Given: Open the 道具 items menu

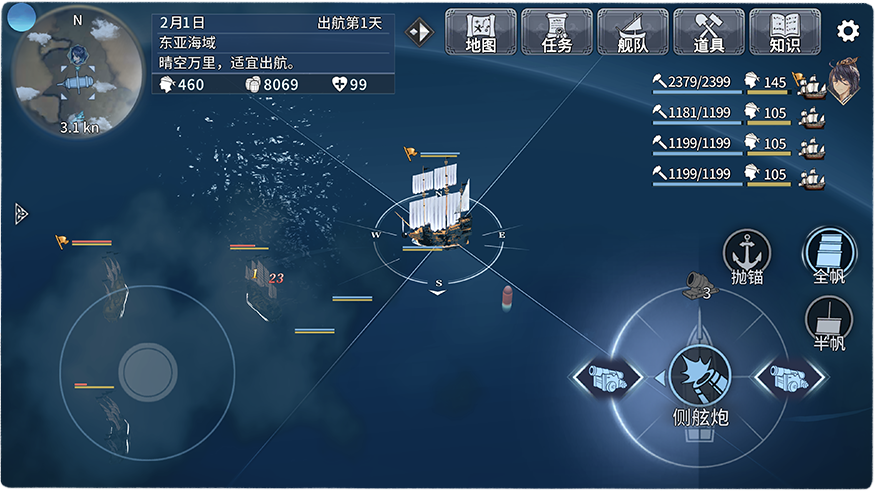Looking at the screenshot, I should (708, 32).
